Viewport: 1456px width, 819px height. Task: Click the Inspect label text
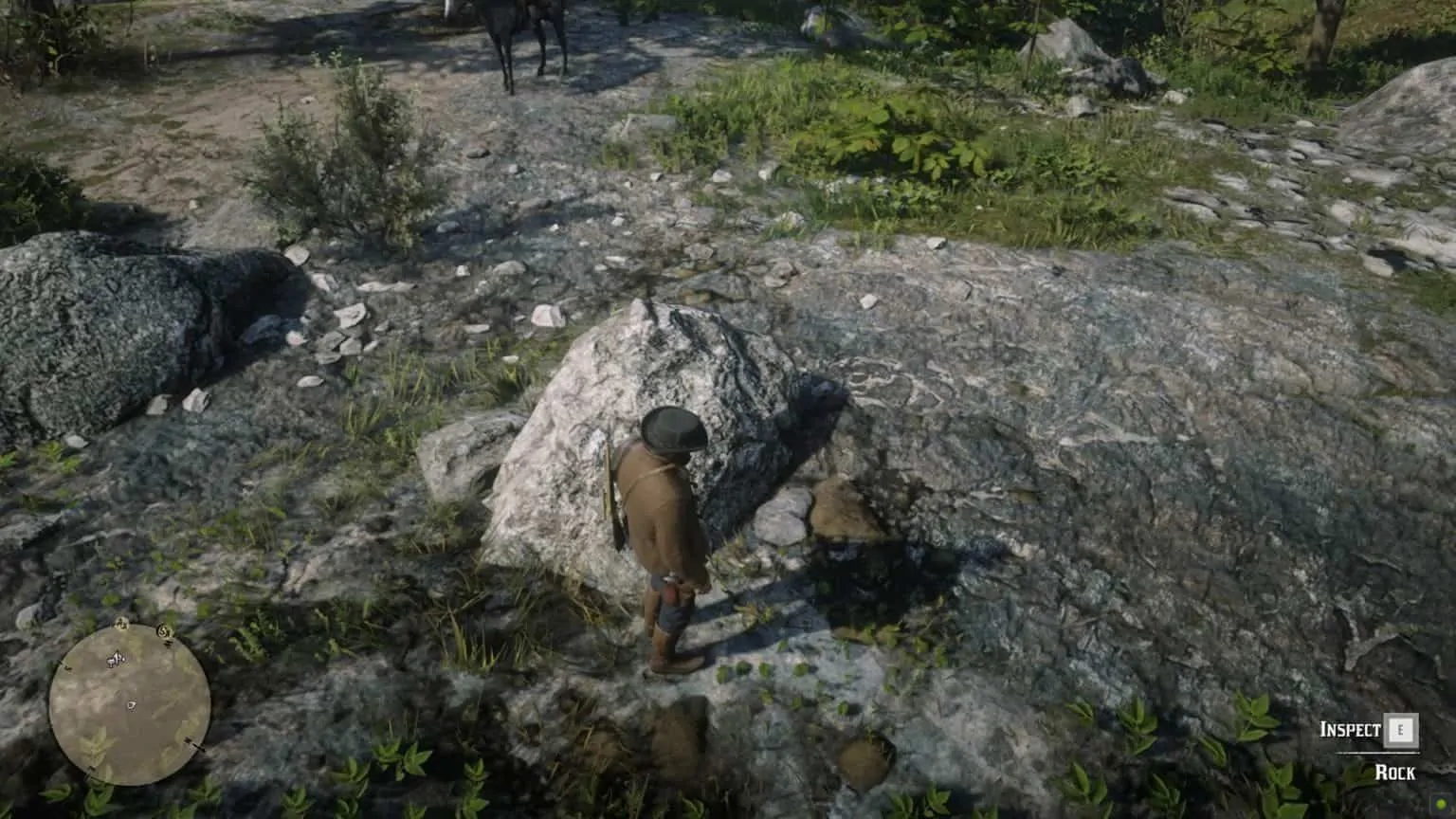click(x=1351, y=729)
